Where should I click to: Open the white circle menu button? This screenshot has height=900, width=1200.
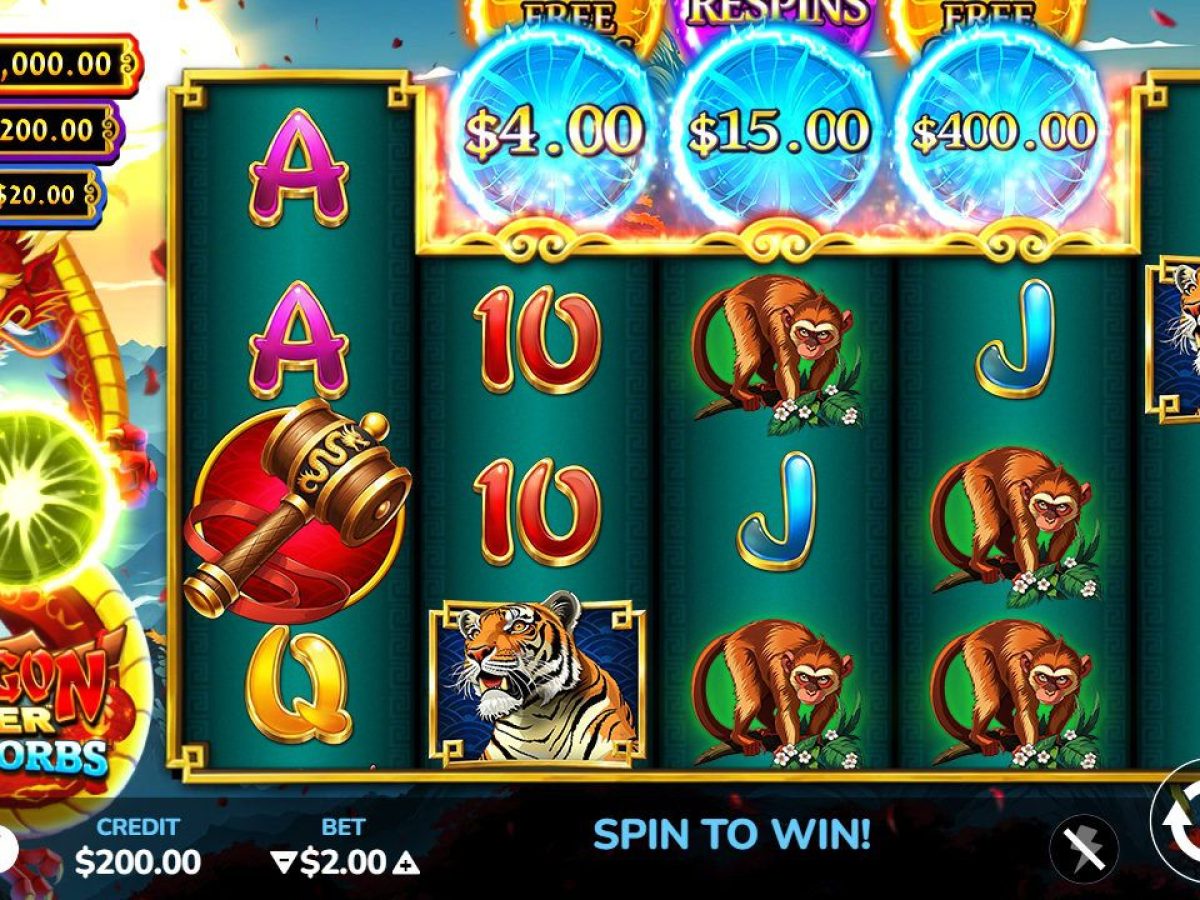coord(6,848)
